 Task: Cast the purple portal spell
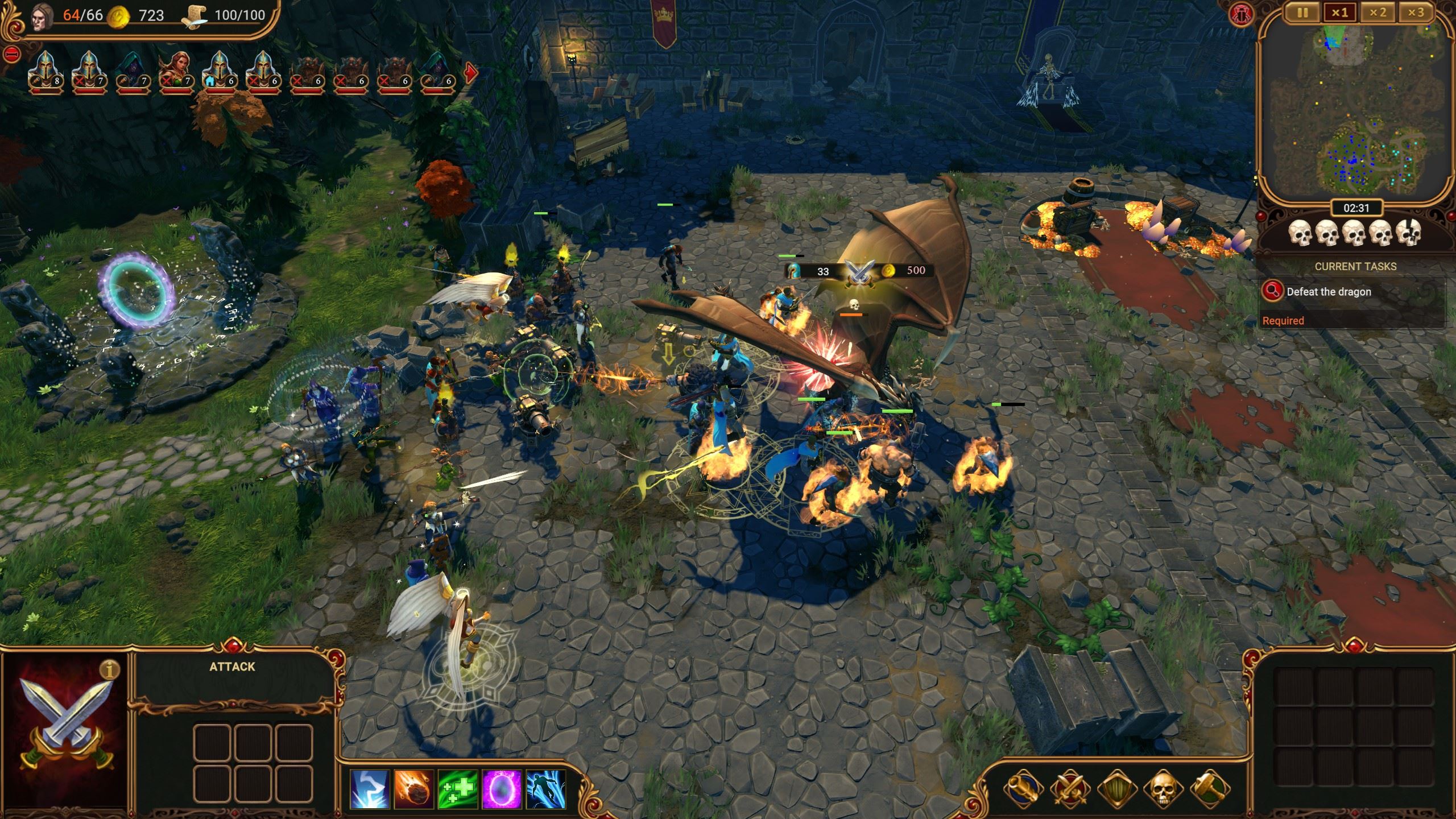(x=502, y=789)
